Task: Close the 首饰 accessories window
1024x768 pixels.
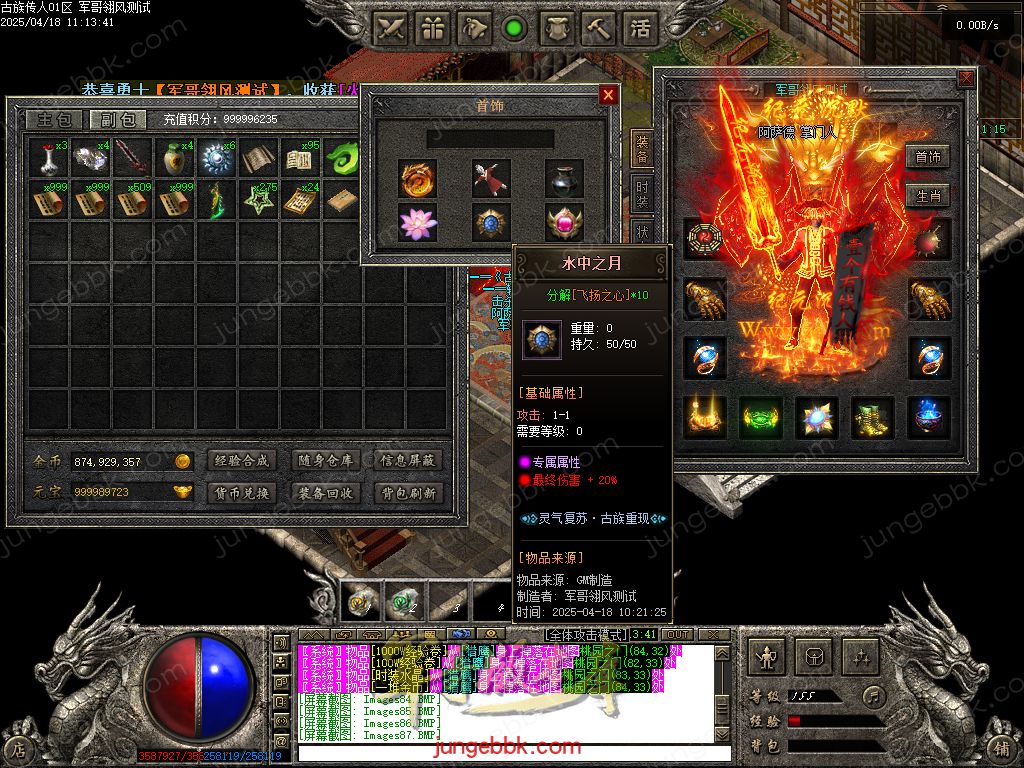Action: 608,95
